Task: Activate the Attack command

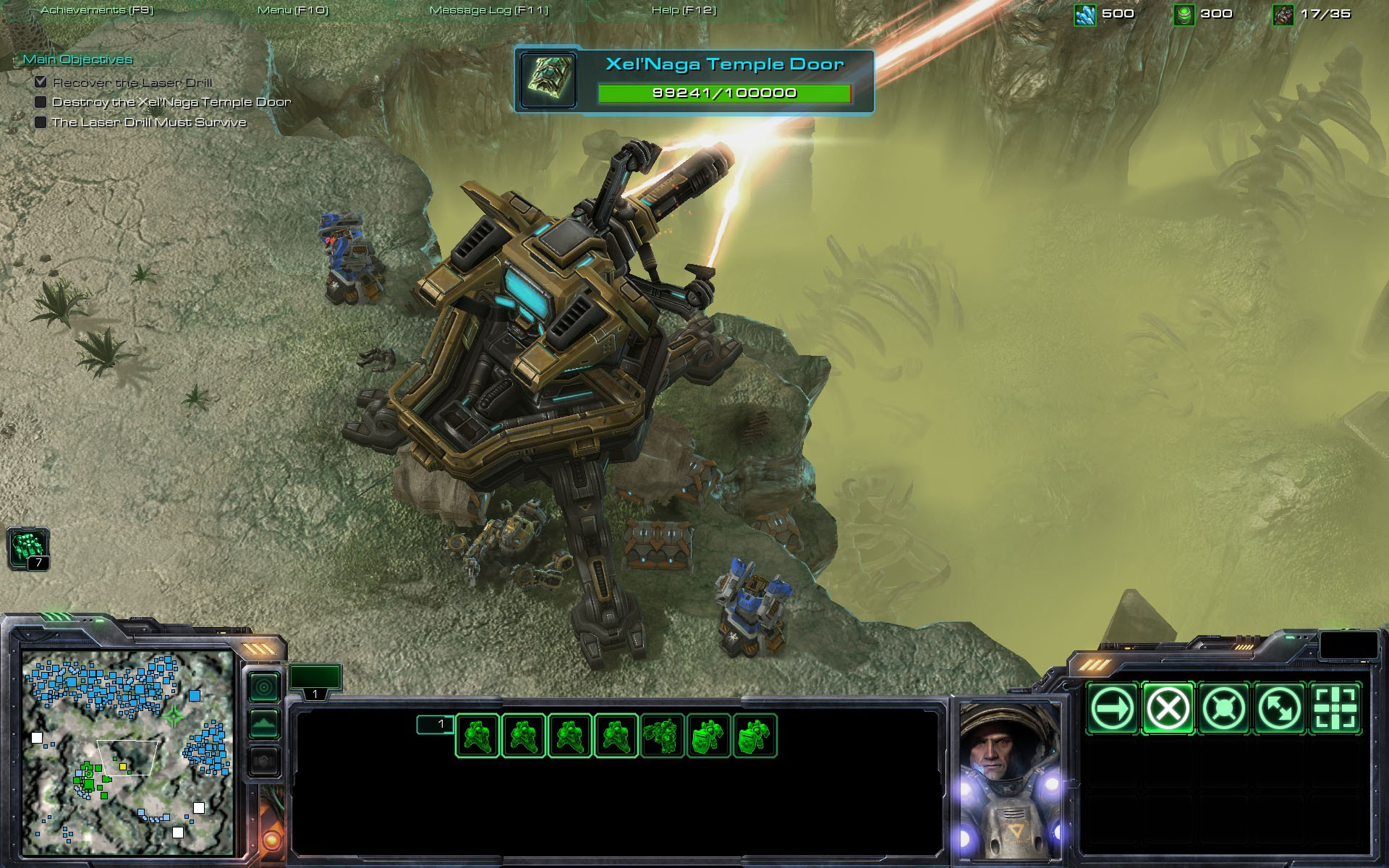Action: point(1335,708)
